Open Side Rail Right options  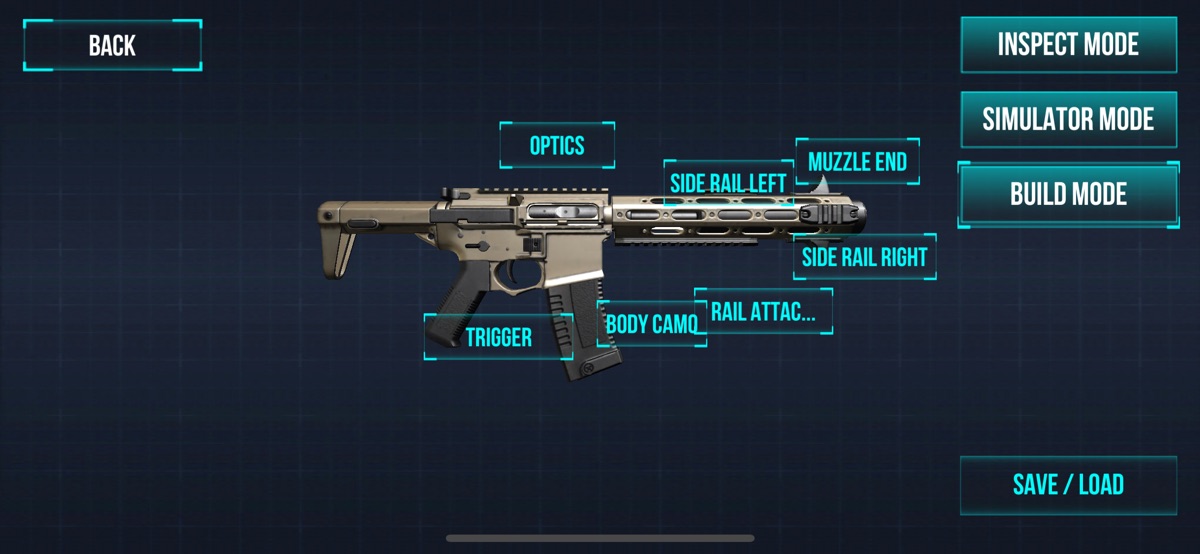click(x=864, y=257)
